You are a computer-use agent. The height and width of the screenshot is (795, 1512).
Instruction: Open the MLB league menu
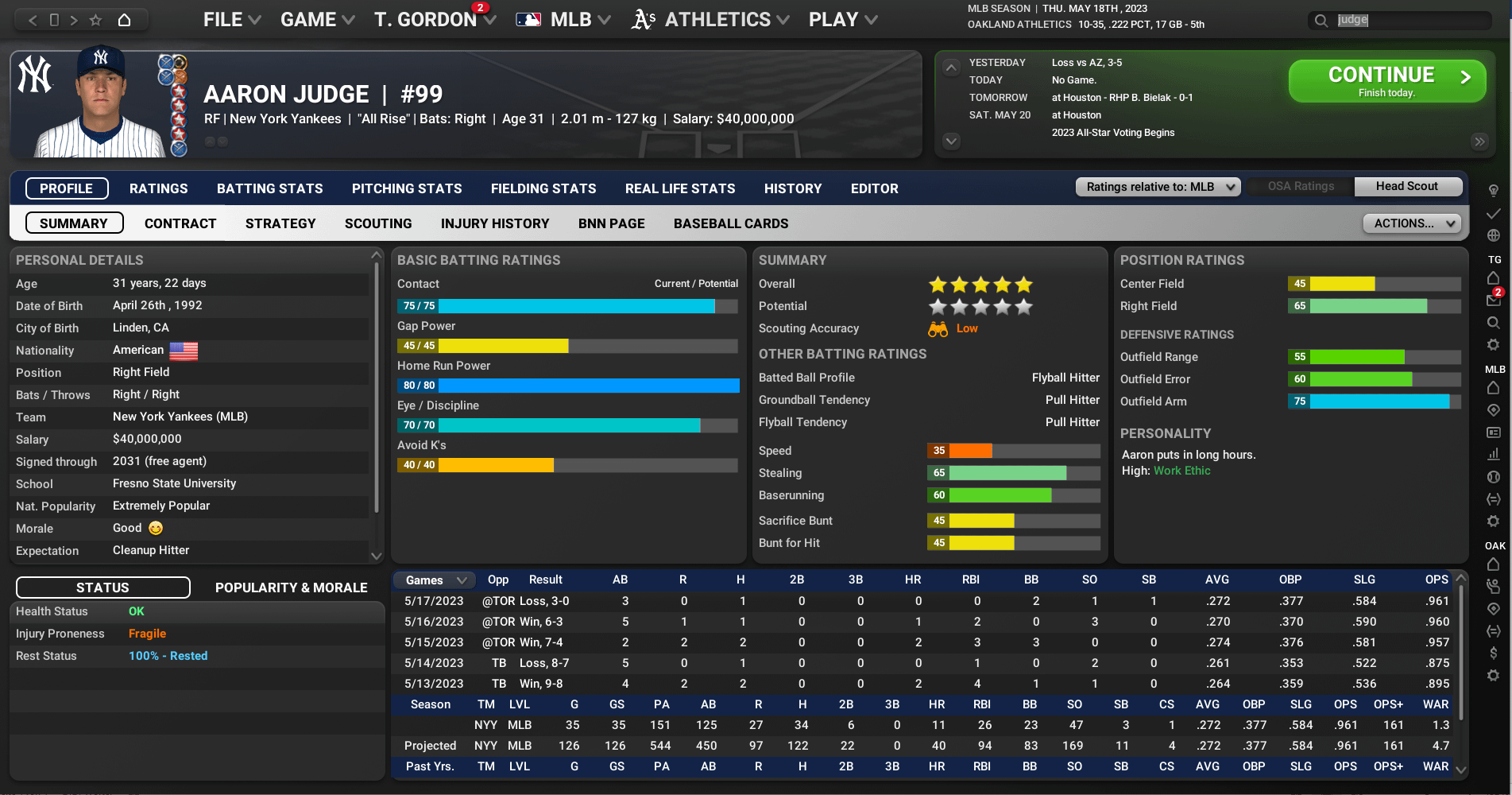pos(563,20)
